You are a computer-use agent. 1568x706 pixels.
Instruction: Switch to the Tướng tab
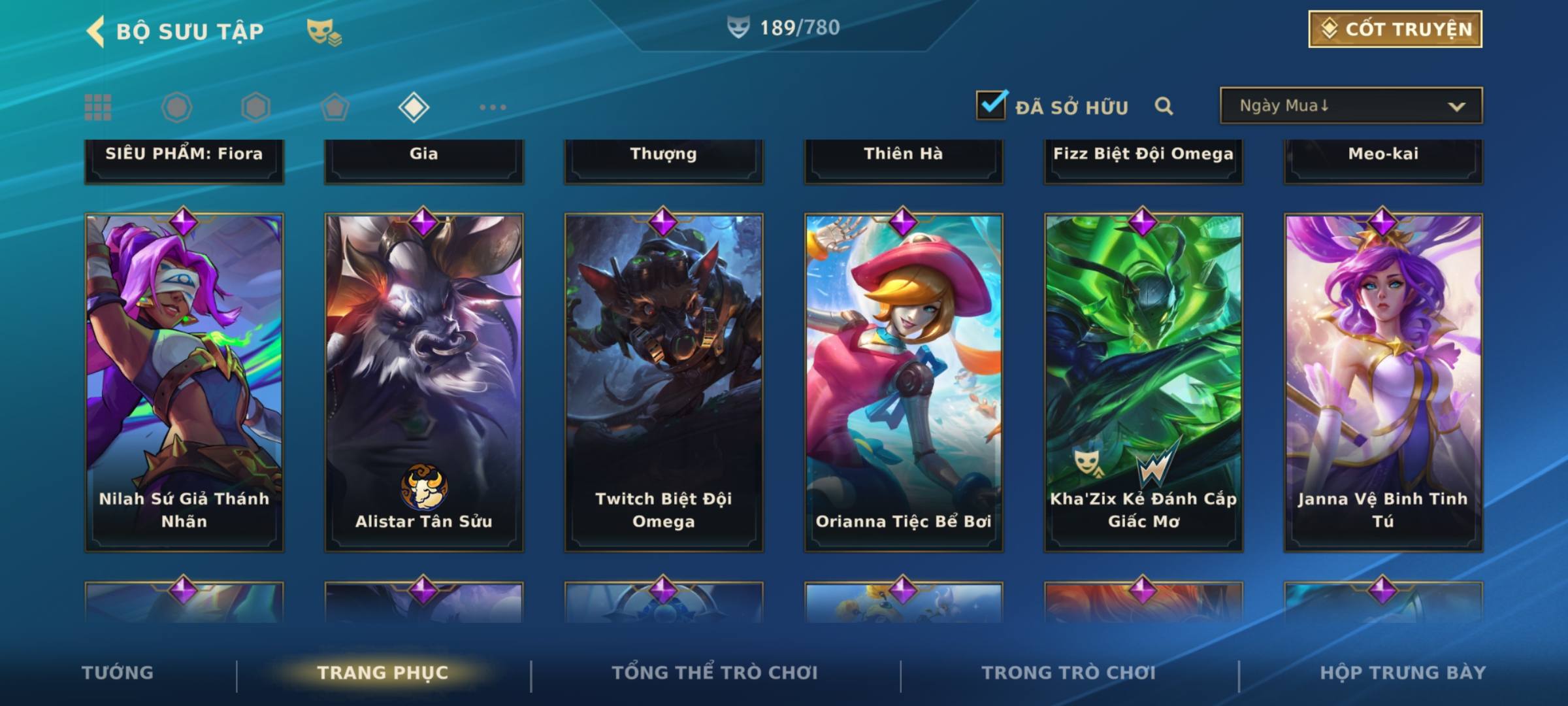pyautogui.click(x=118, y=673)
